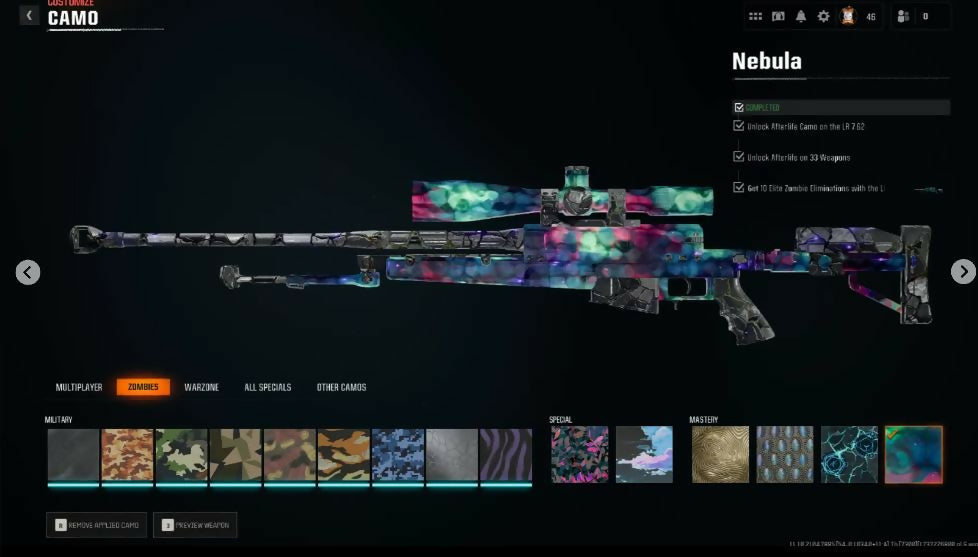Open the notifications bell

point(801,16)
